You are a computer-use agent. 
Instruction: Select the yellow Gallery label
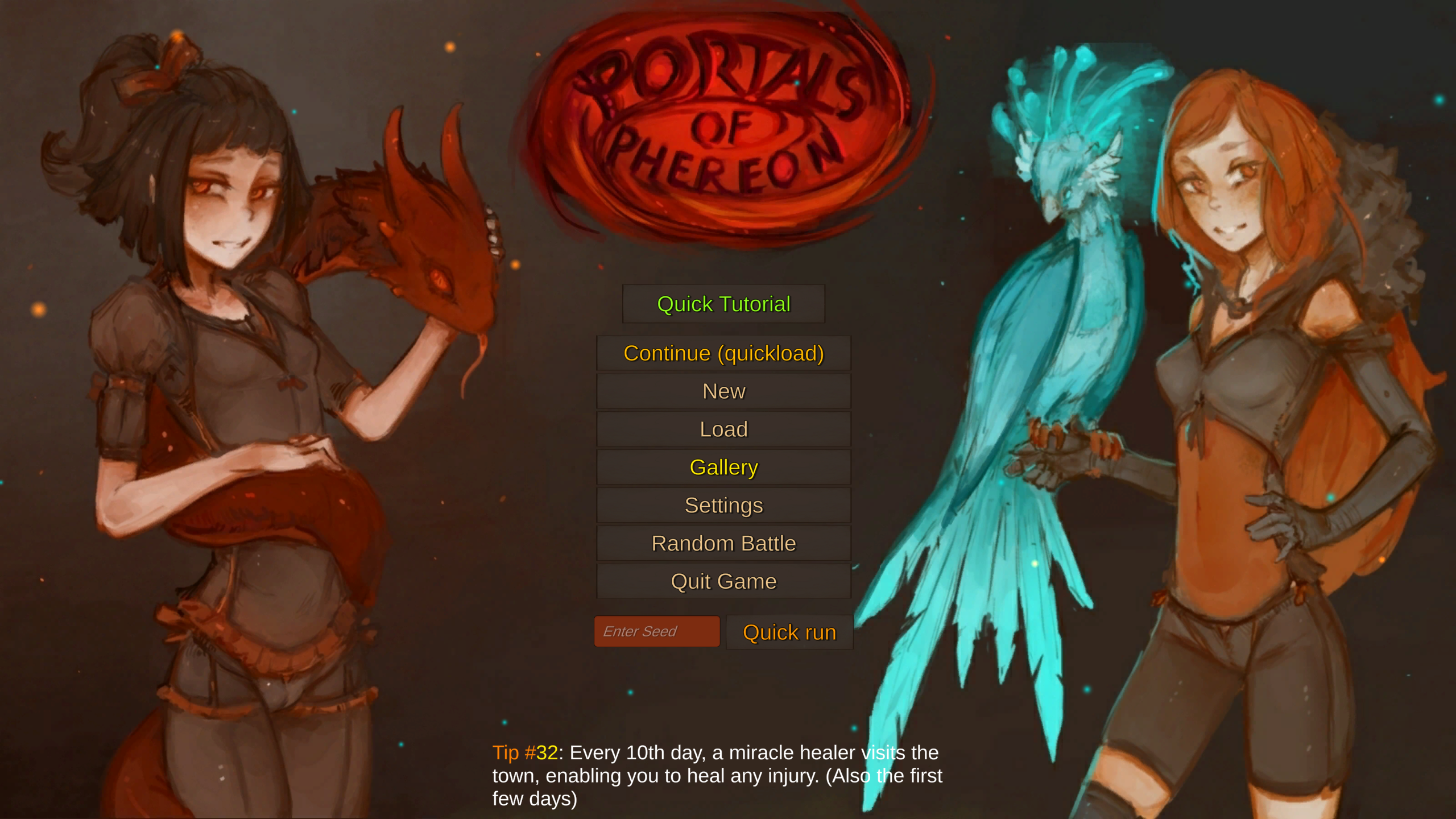point(723,467)
